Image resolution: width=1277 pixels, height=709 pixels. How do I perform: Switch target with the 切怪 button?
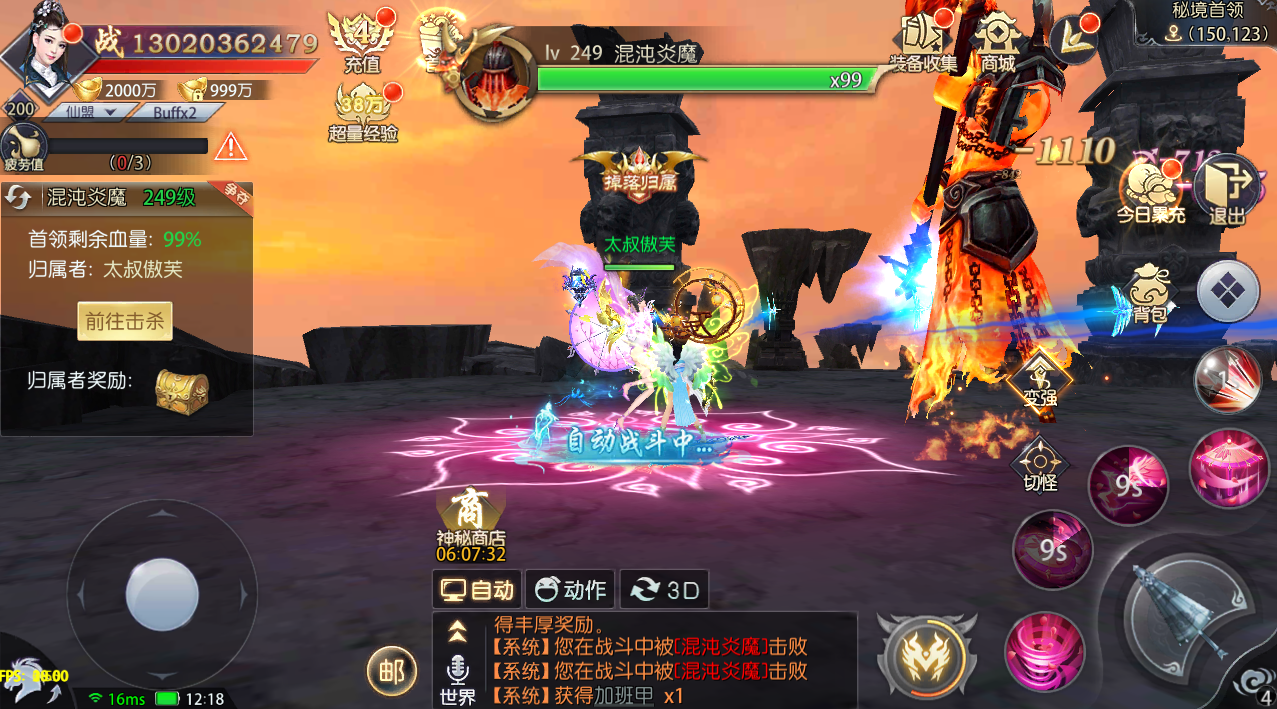click(1040, 467)
